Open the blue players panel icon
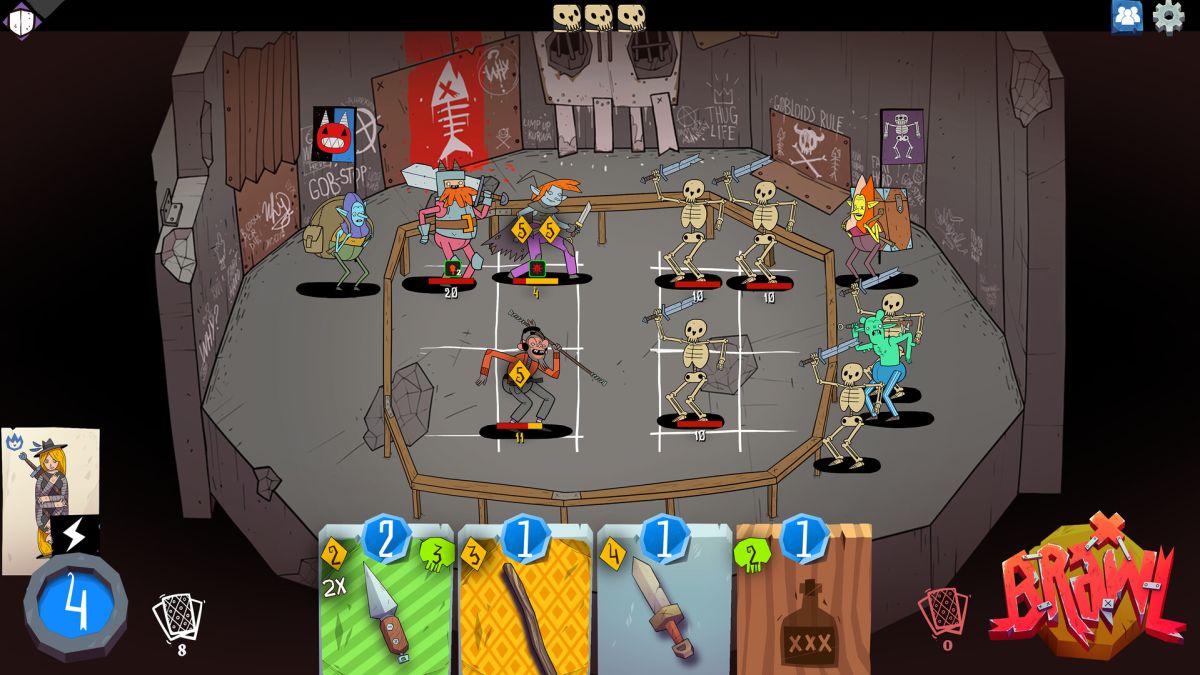Screen dimensions: 1200x675 pyautogui.click(x=1127, y=17)
